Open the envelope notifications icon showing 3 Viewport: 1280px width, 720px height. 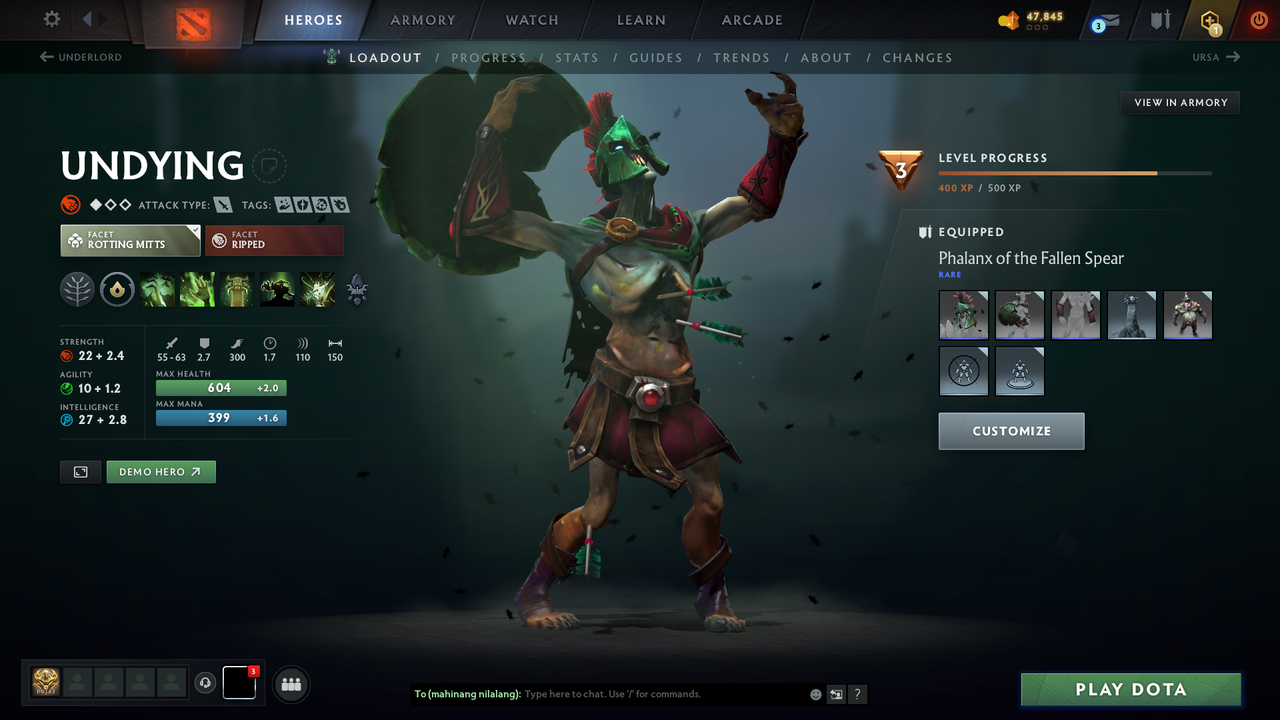coord(1104,20)
